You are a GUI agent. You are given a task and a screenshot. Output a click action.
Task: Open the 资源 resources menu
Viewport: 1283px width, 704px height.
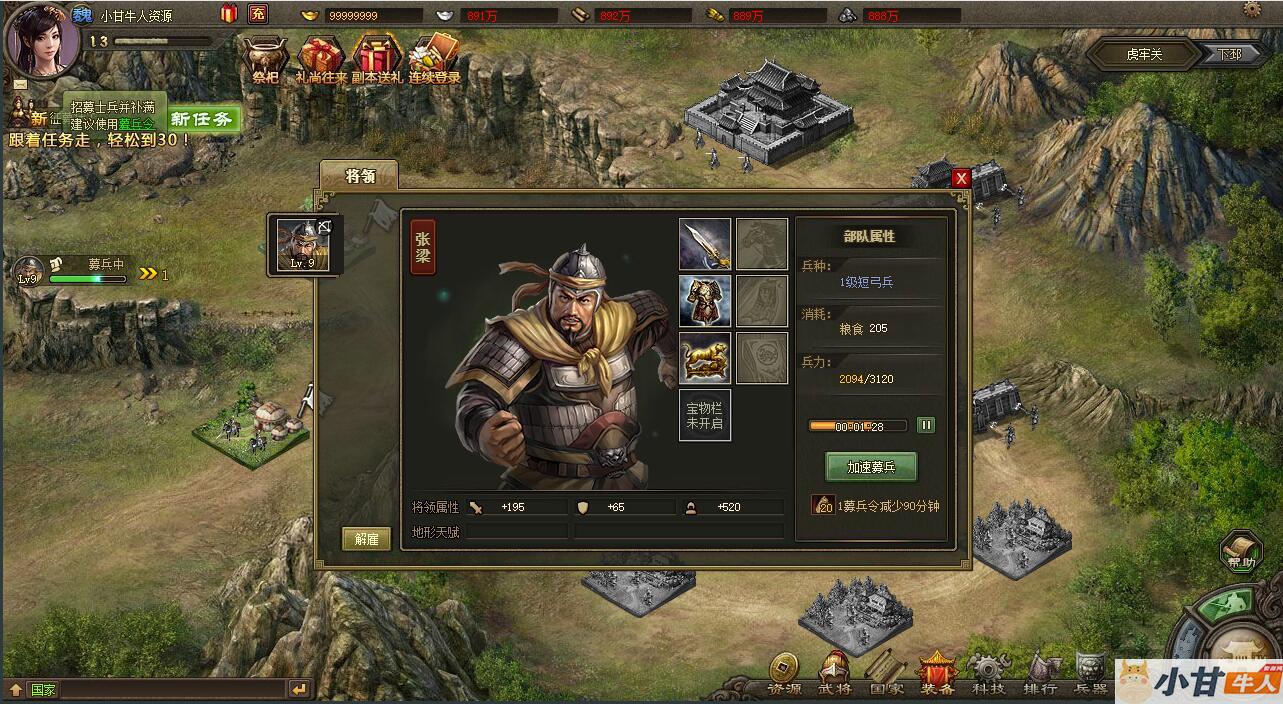pyautogui.click(x=783, y=673)
